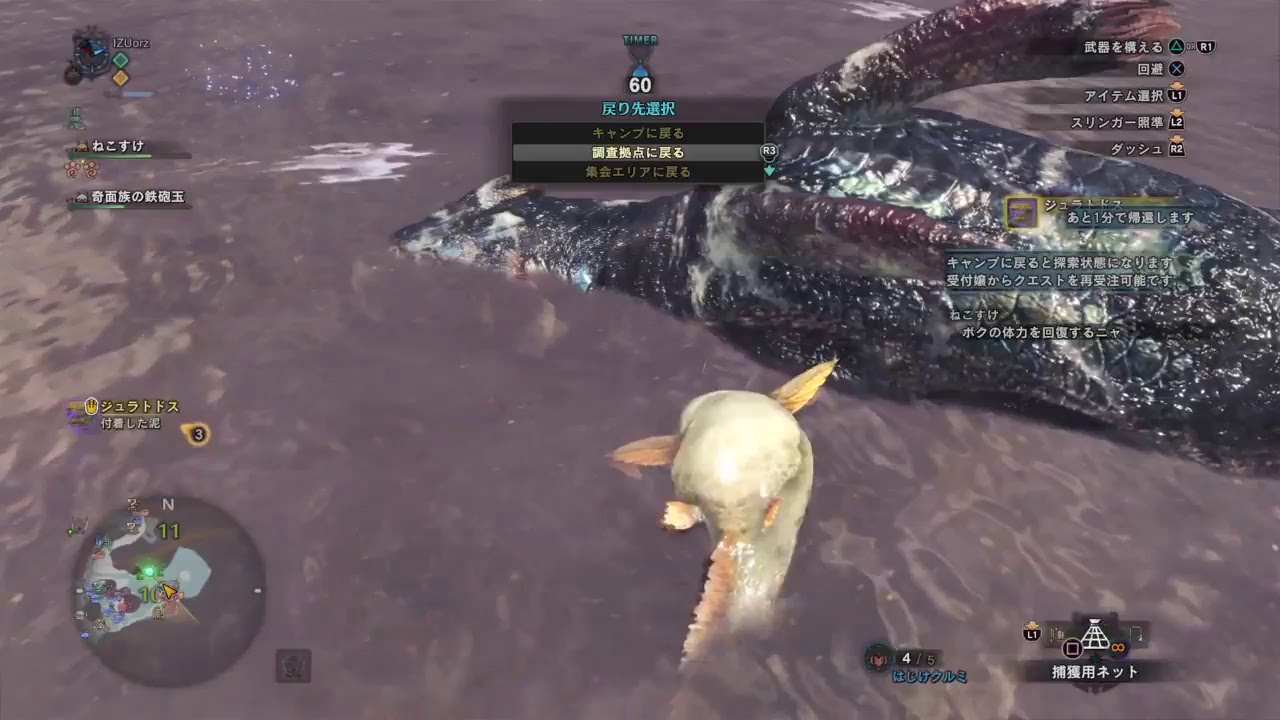Select キャンプに戻る return option
Screen dimensions: 1280x720
point(637,133)
